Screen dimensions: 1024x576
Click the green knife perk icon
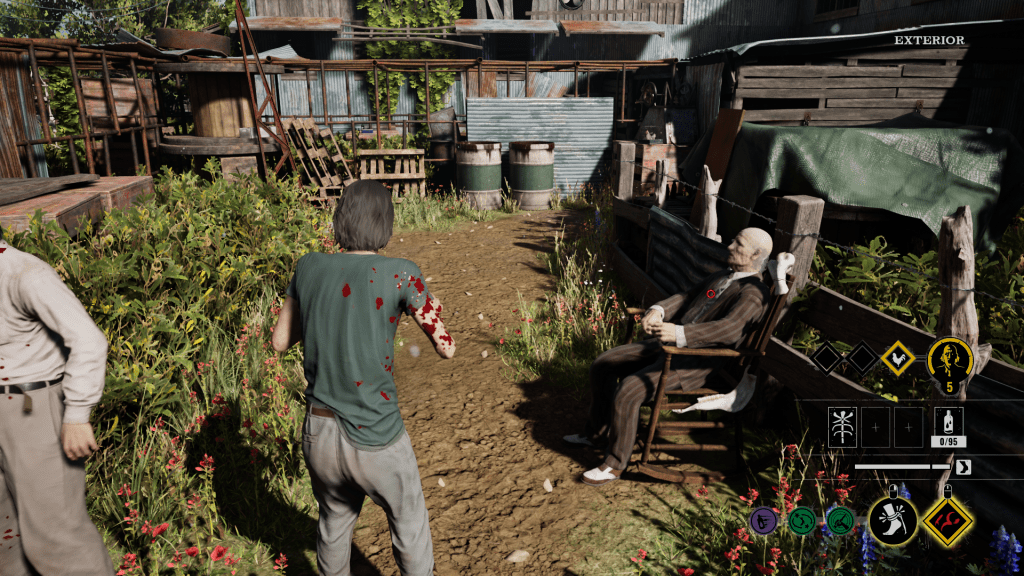tap(840, 520)
